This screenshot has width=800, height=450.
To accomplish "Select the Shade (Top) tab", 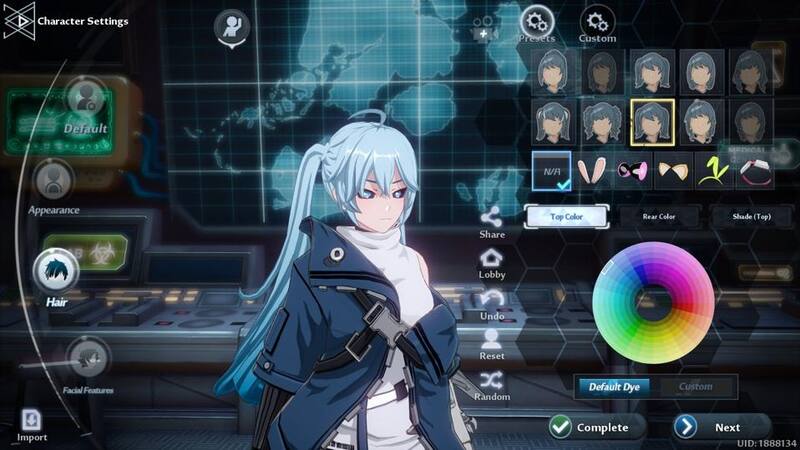I will point(751,215).
